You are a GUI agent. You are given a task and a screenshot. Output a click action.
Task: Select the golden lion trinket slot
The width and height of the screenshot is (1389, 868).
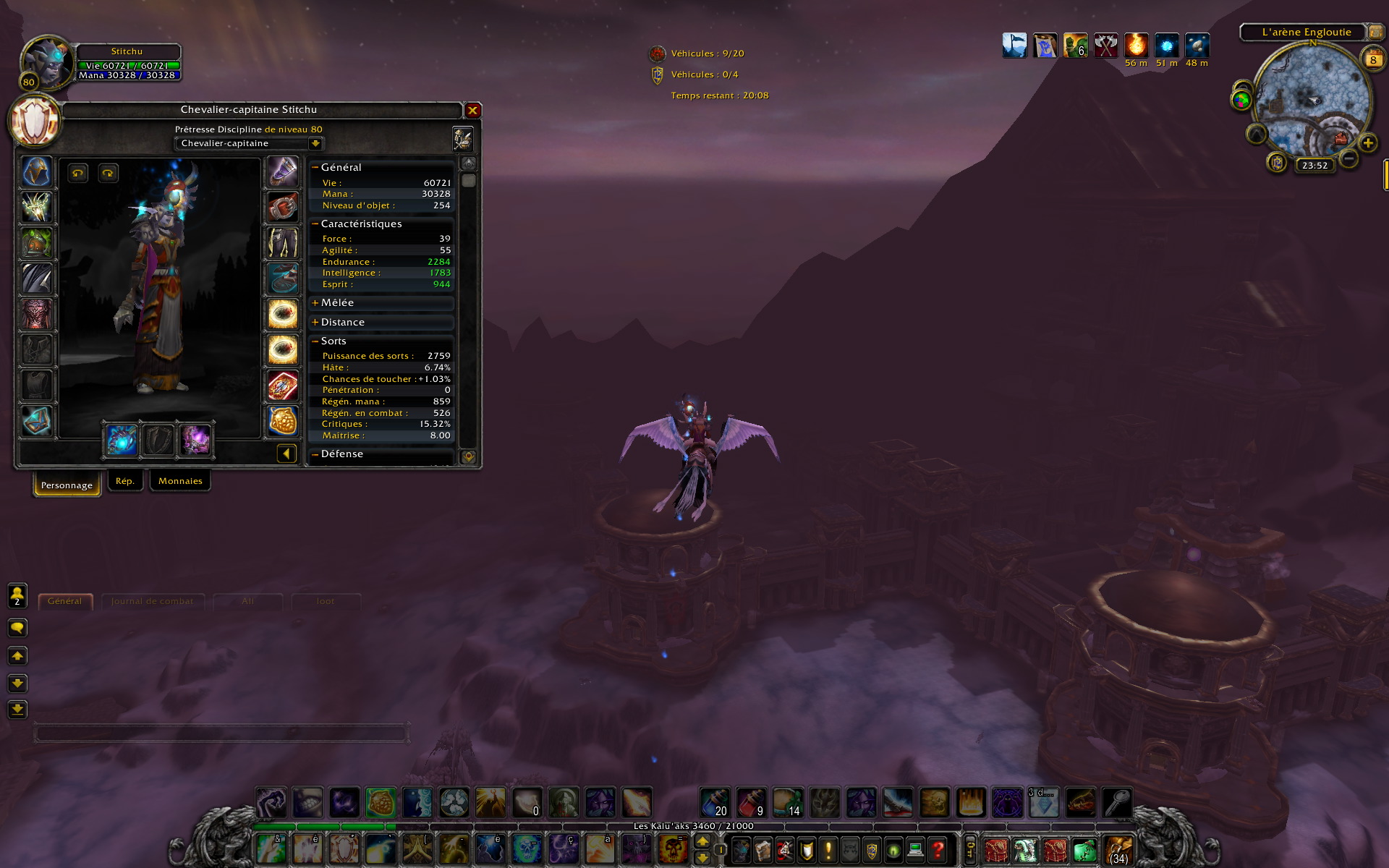[283, 421]
